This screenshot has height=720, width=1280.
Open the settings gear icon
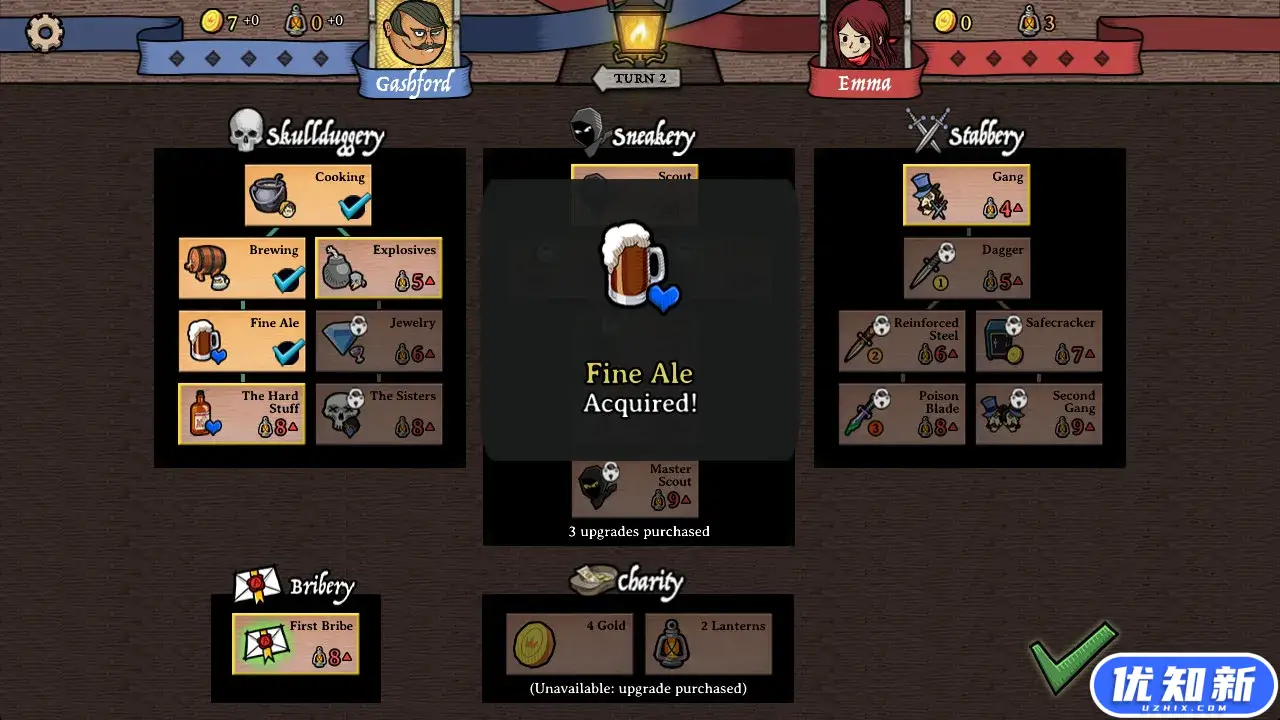pyautogui.click(x=44, y=33)
